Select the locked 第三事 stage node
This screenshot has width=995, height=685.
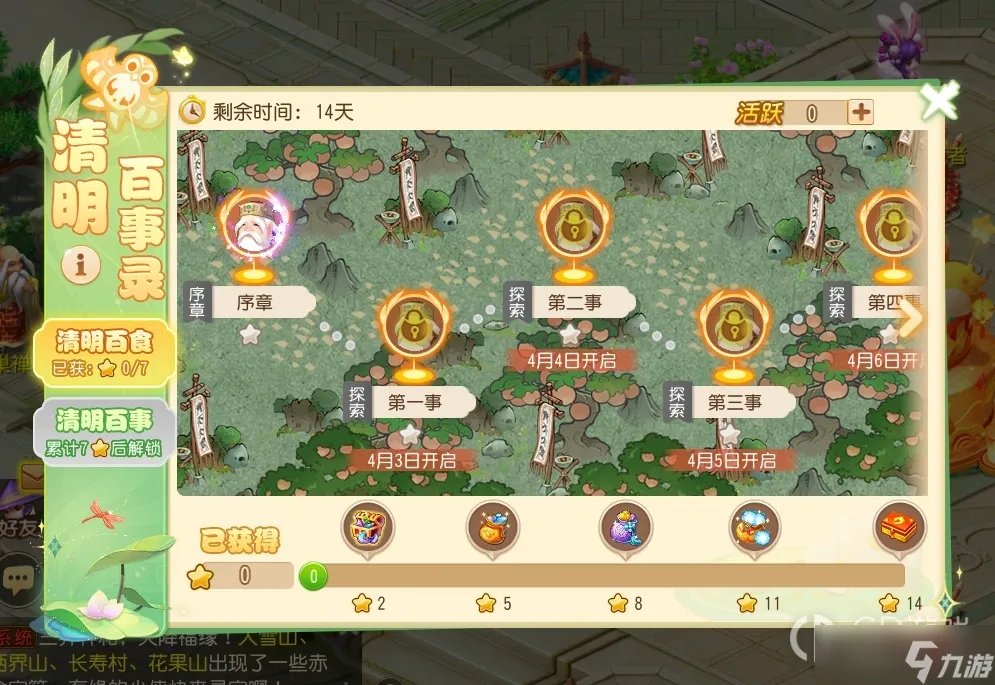coord(734,324)
